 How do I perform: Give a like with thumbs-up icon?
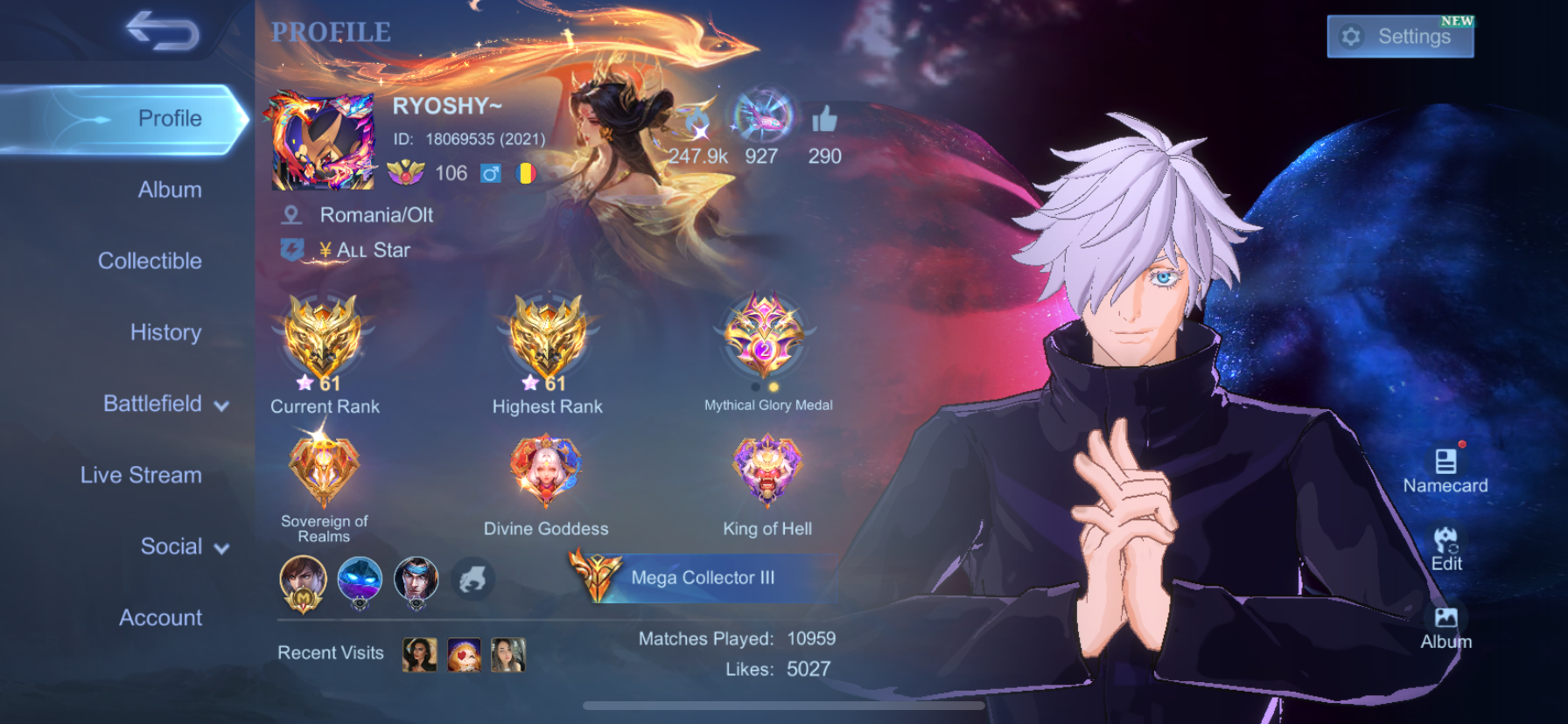824,120
